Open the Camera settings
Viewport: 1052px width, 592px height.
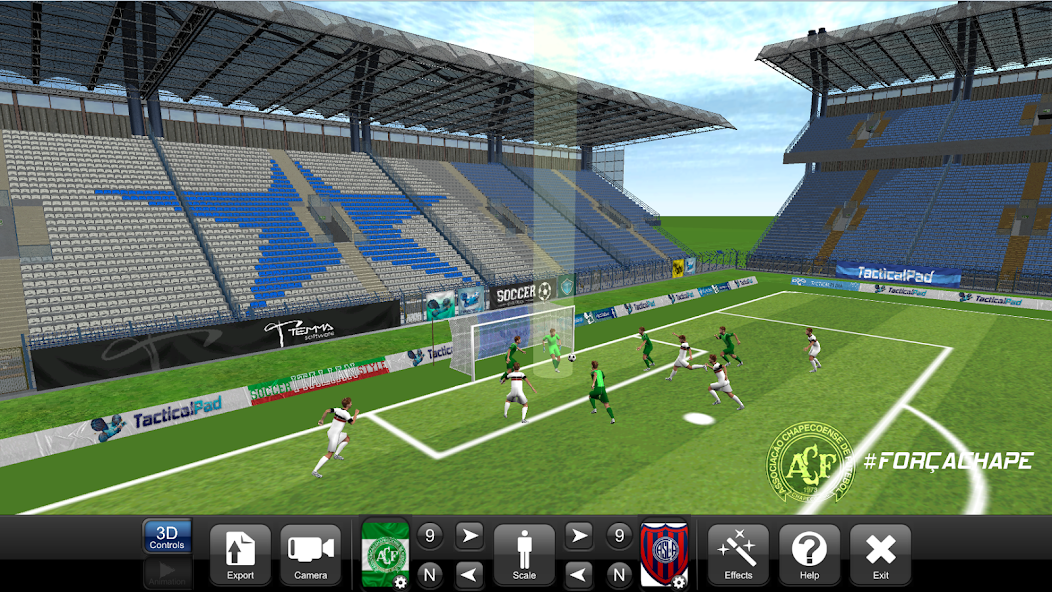(311, 554)
